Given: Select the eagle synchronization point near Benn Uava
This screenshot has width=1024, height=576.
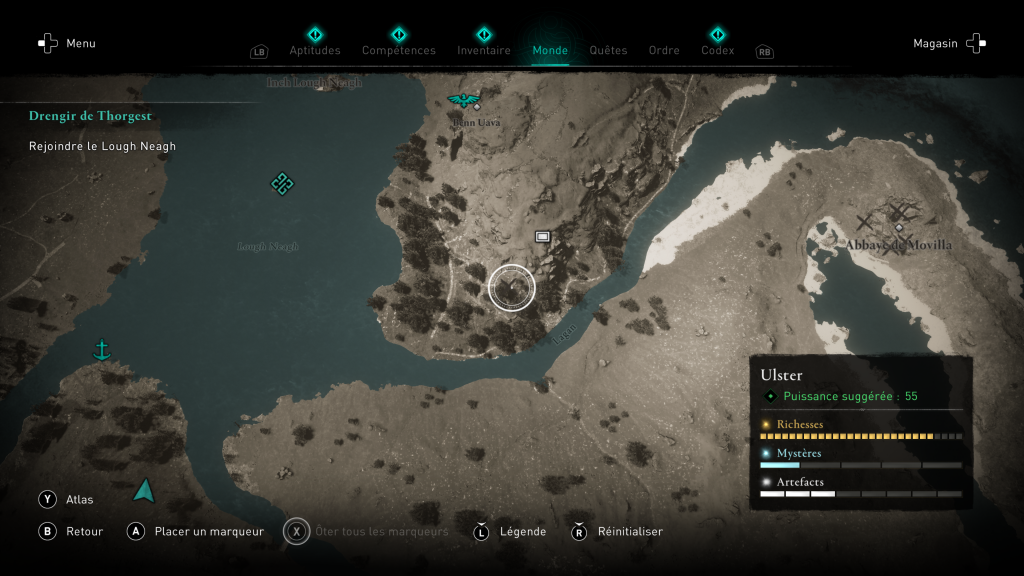Looking at the screenshot, I should click(x=463, y=99).
